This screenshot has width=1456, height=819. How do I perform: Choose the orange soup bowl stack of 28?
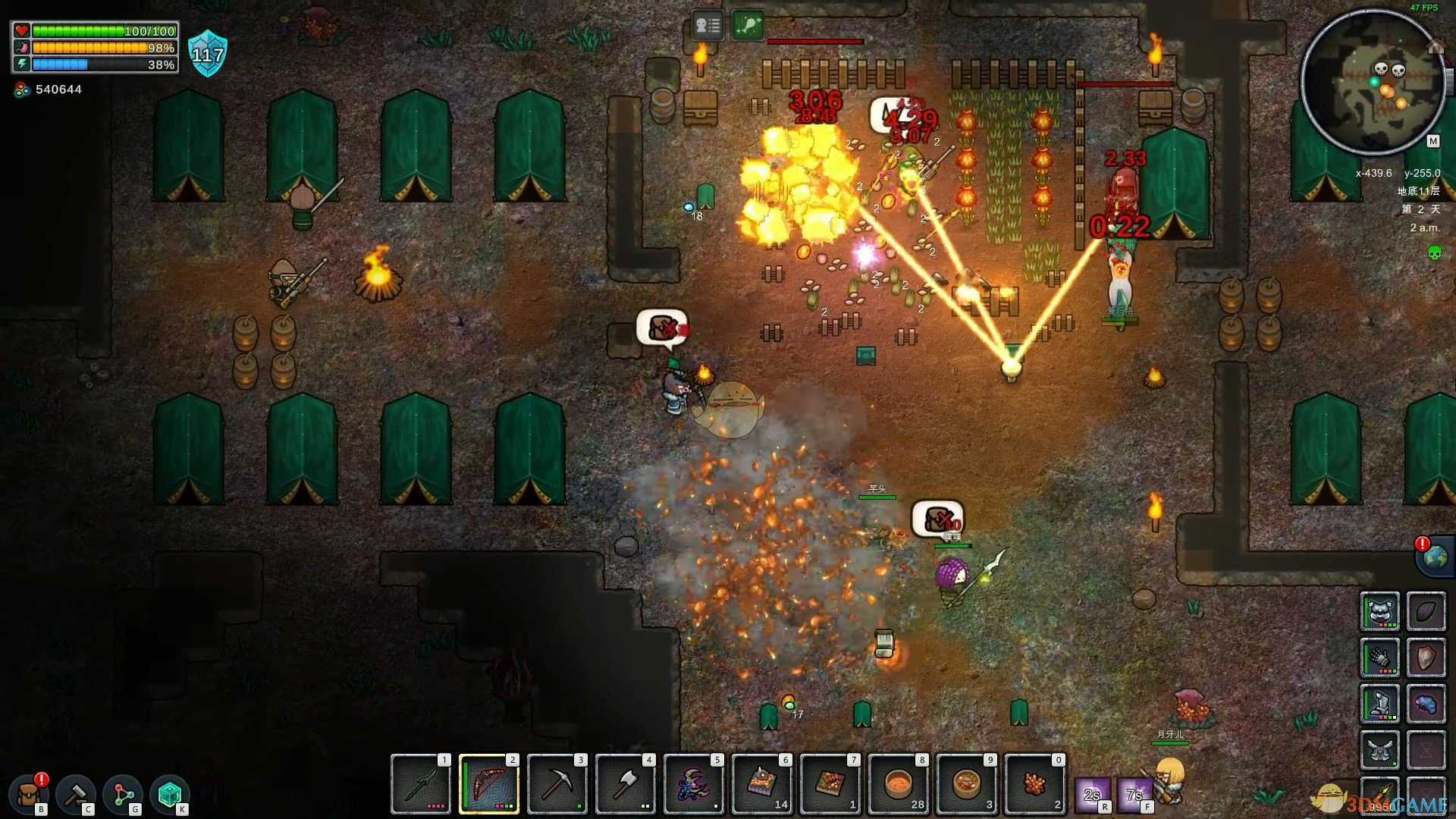coord(899,783)
